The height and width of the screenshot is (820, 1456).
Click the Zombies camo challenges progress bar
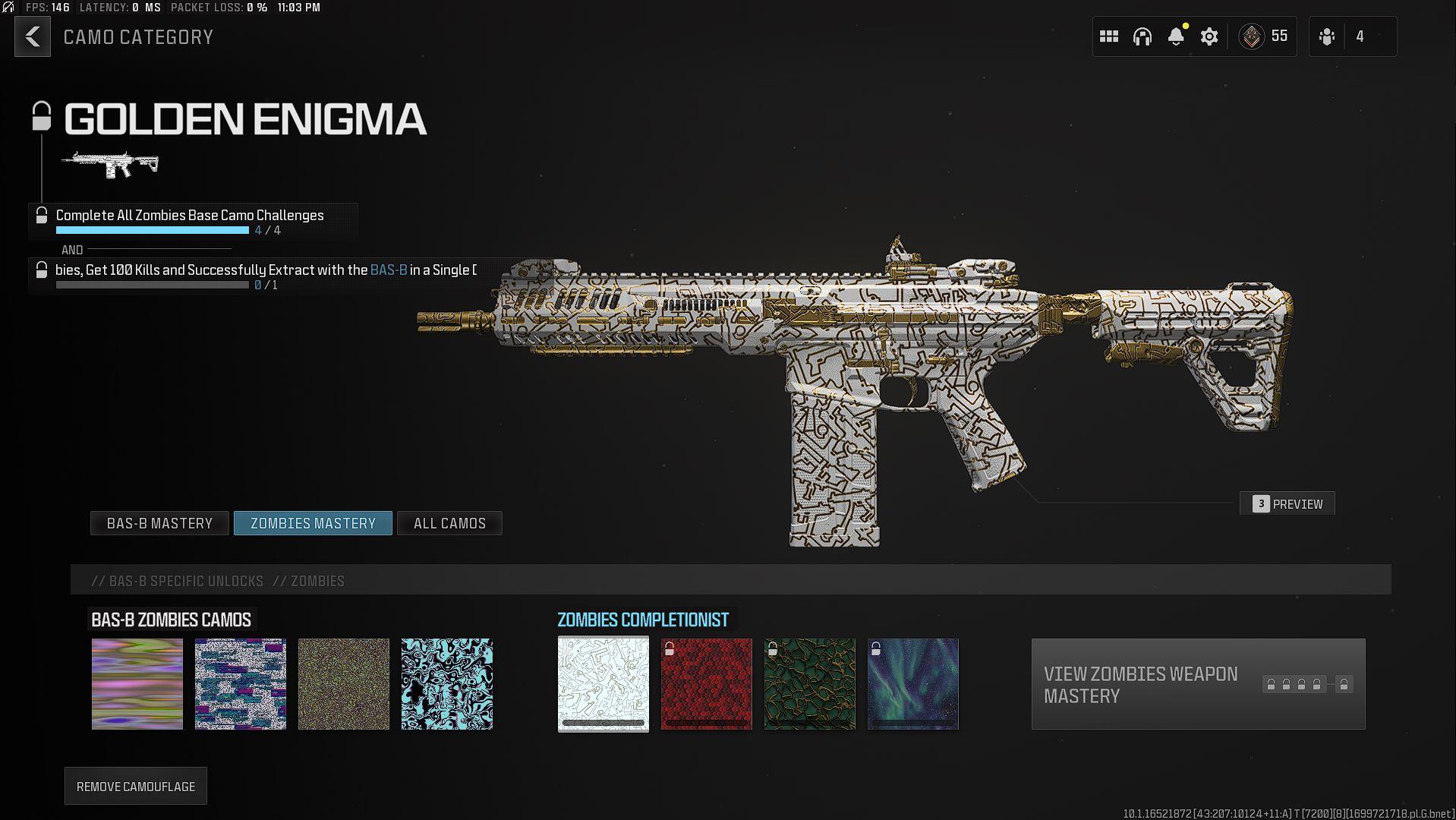coord(152,230)
